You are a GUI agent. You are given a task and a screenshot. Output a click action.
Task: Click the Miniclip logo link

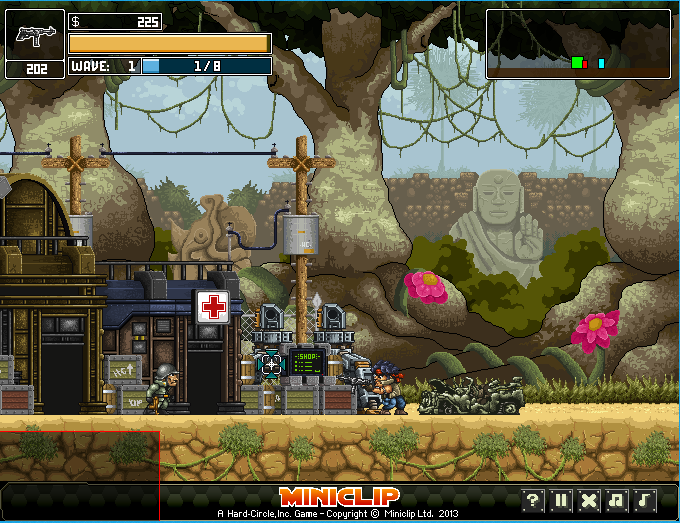point(339,497)
